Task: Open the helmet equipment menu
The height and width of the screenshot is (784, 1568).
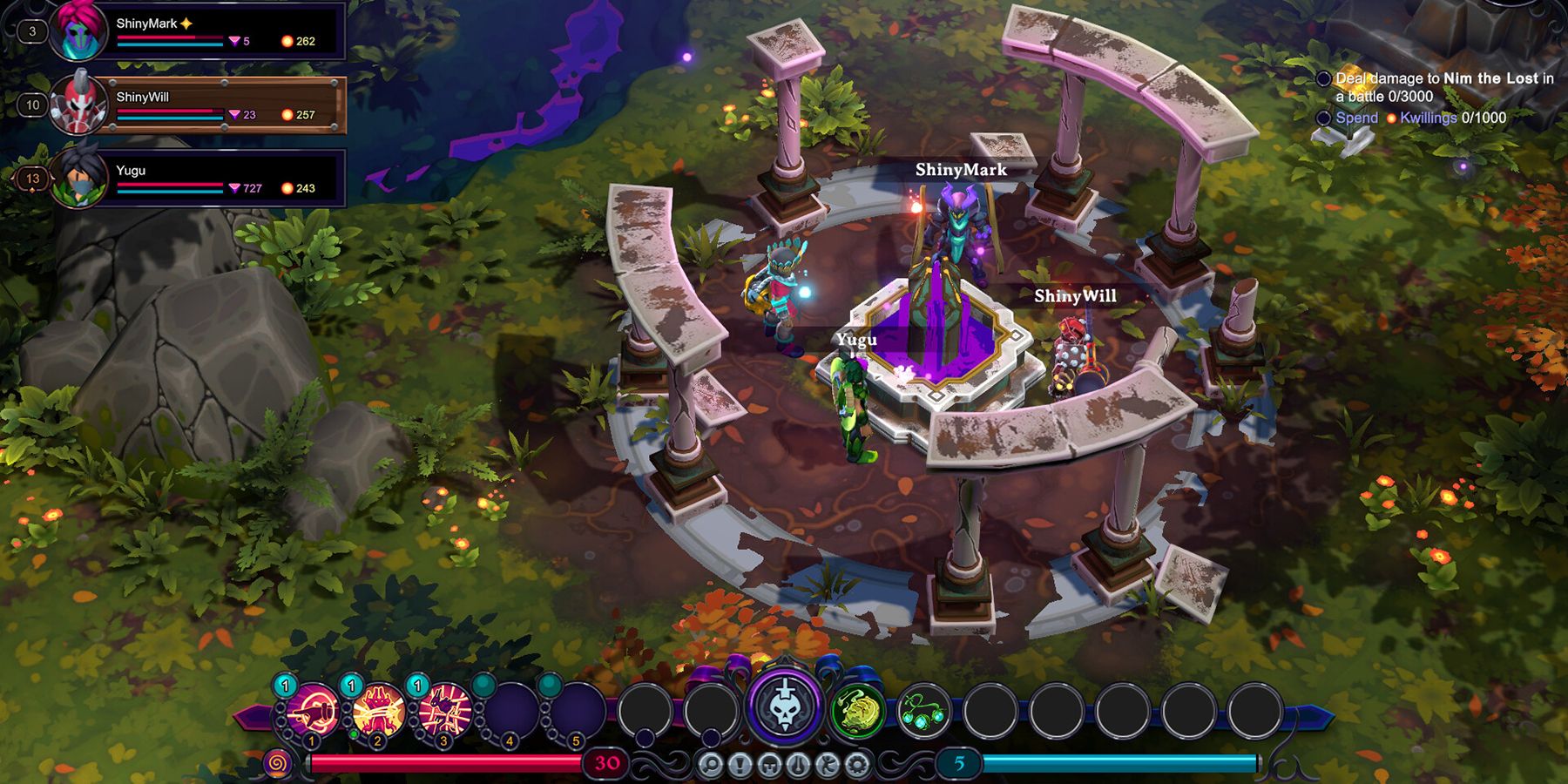Action: 769,766
